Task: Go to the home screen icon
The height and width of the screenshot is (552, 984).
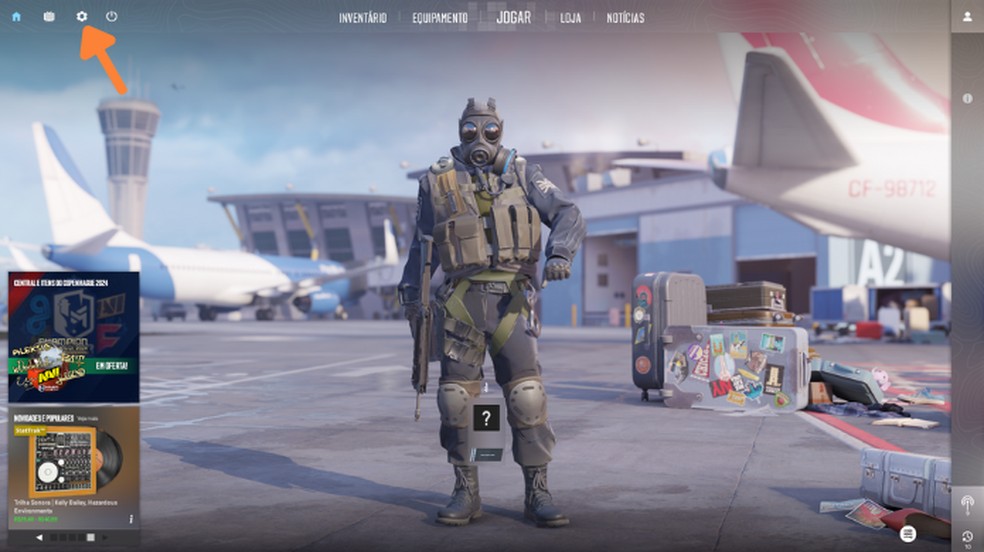Action: (16, 17)
